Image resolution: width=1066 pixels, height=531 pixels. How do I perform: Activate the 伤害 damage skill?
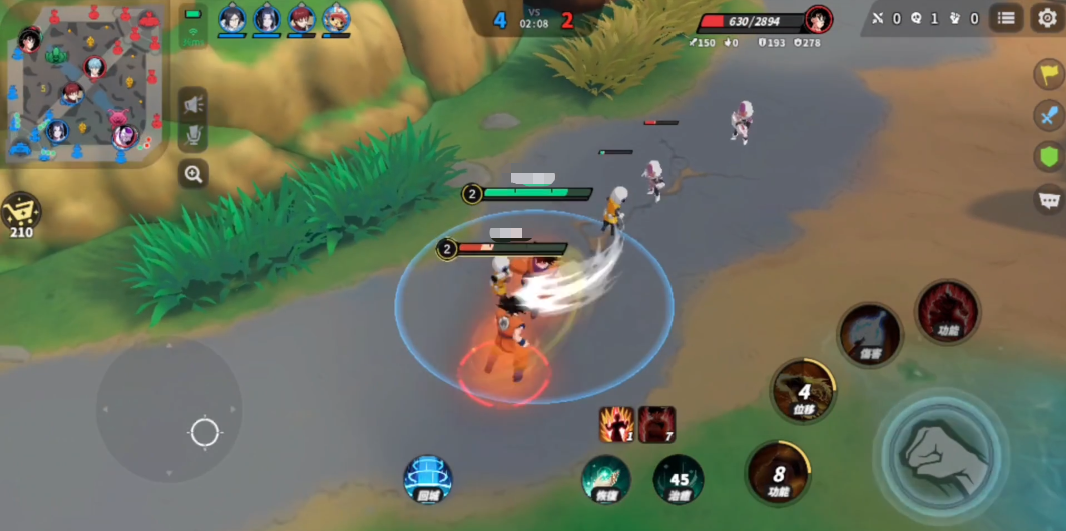[870, 334]
